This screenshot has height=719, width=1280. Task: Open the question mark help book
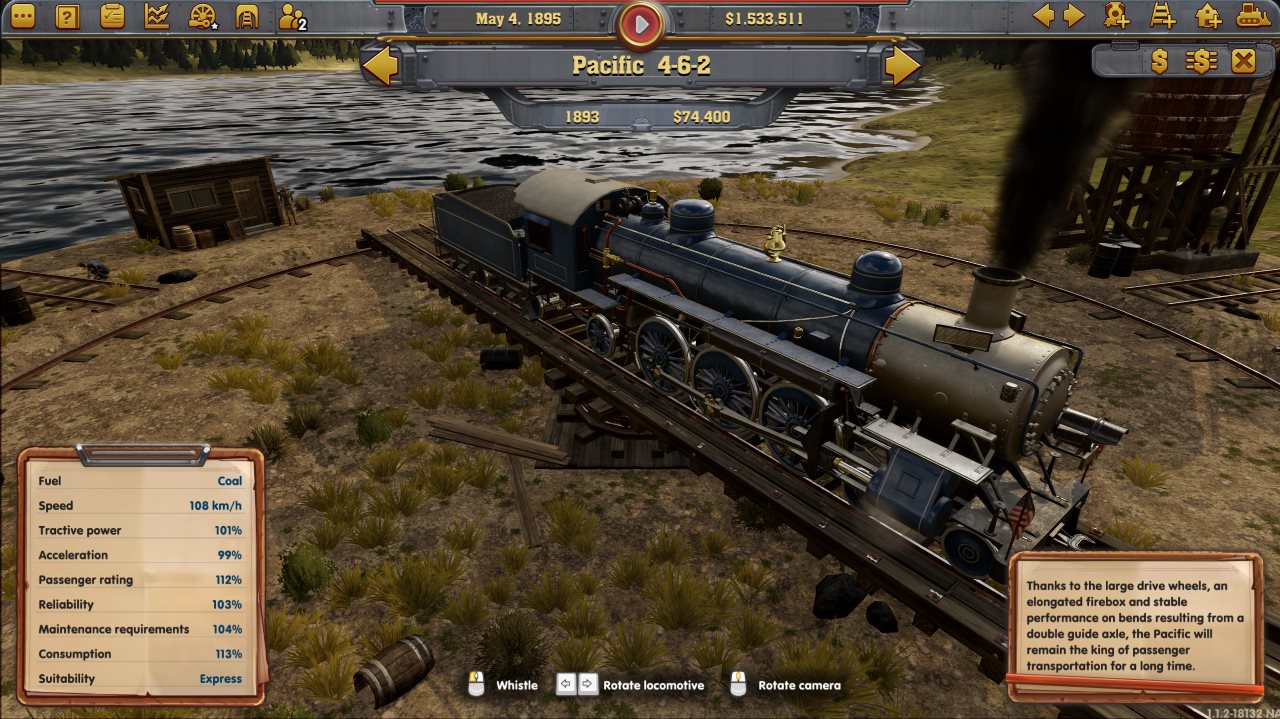coord(67,16)
